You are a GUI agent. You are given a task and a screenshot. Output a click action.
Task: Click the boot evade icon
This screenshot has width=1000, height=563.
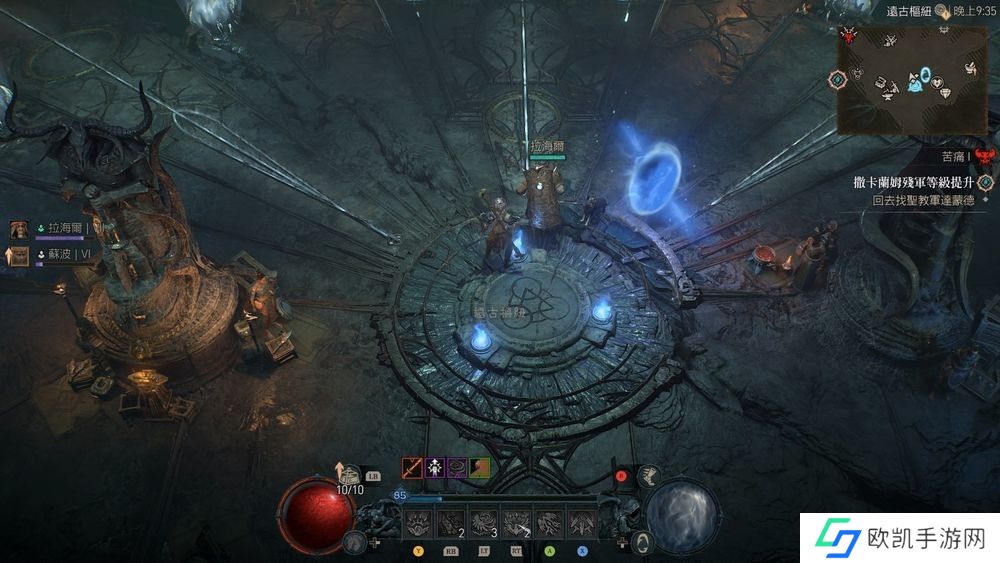click(648, 476)
